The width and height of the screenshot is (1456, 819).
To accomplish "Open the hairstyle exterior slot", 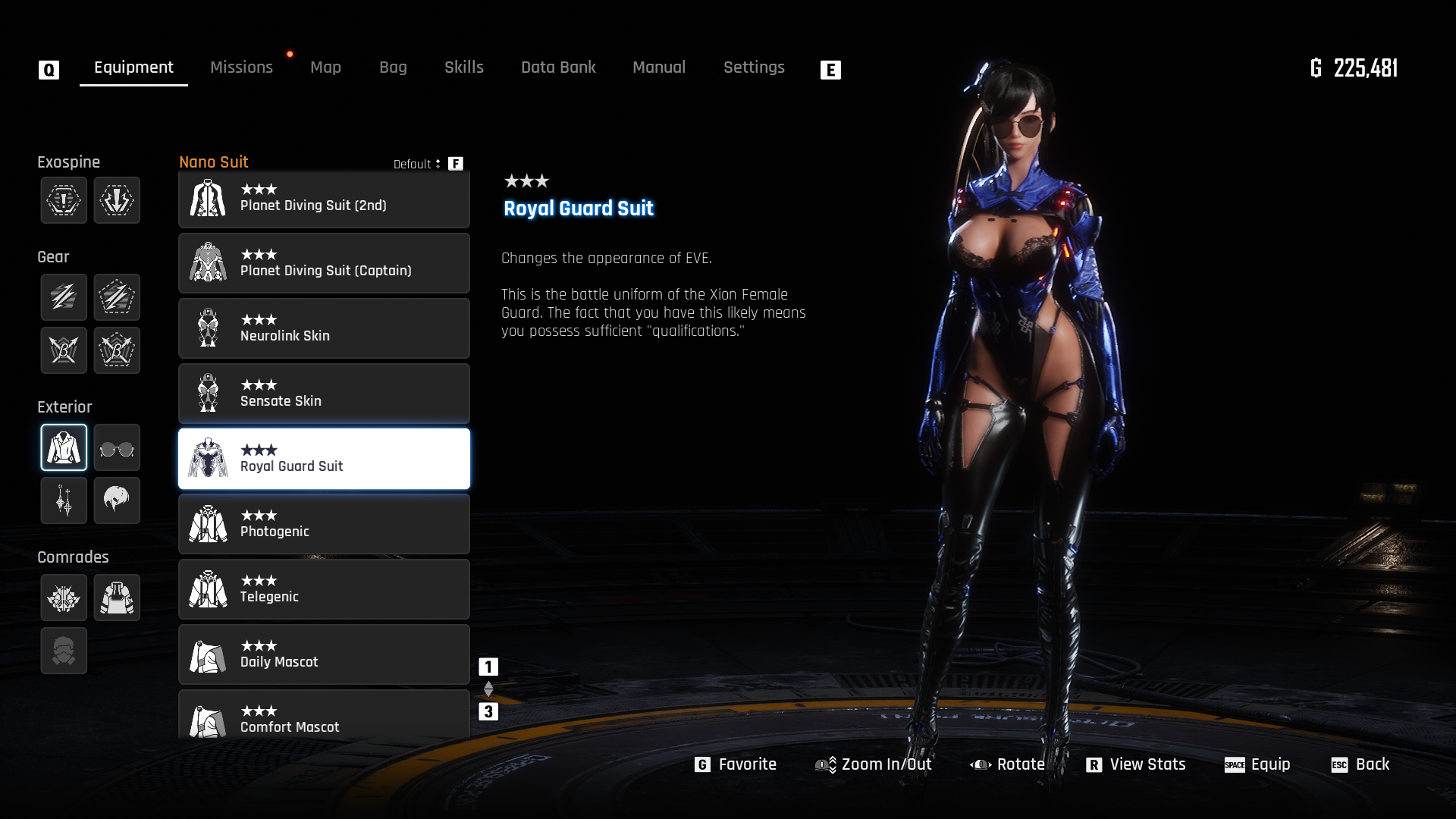I will (117, 500).
